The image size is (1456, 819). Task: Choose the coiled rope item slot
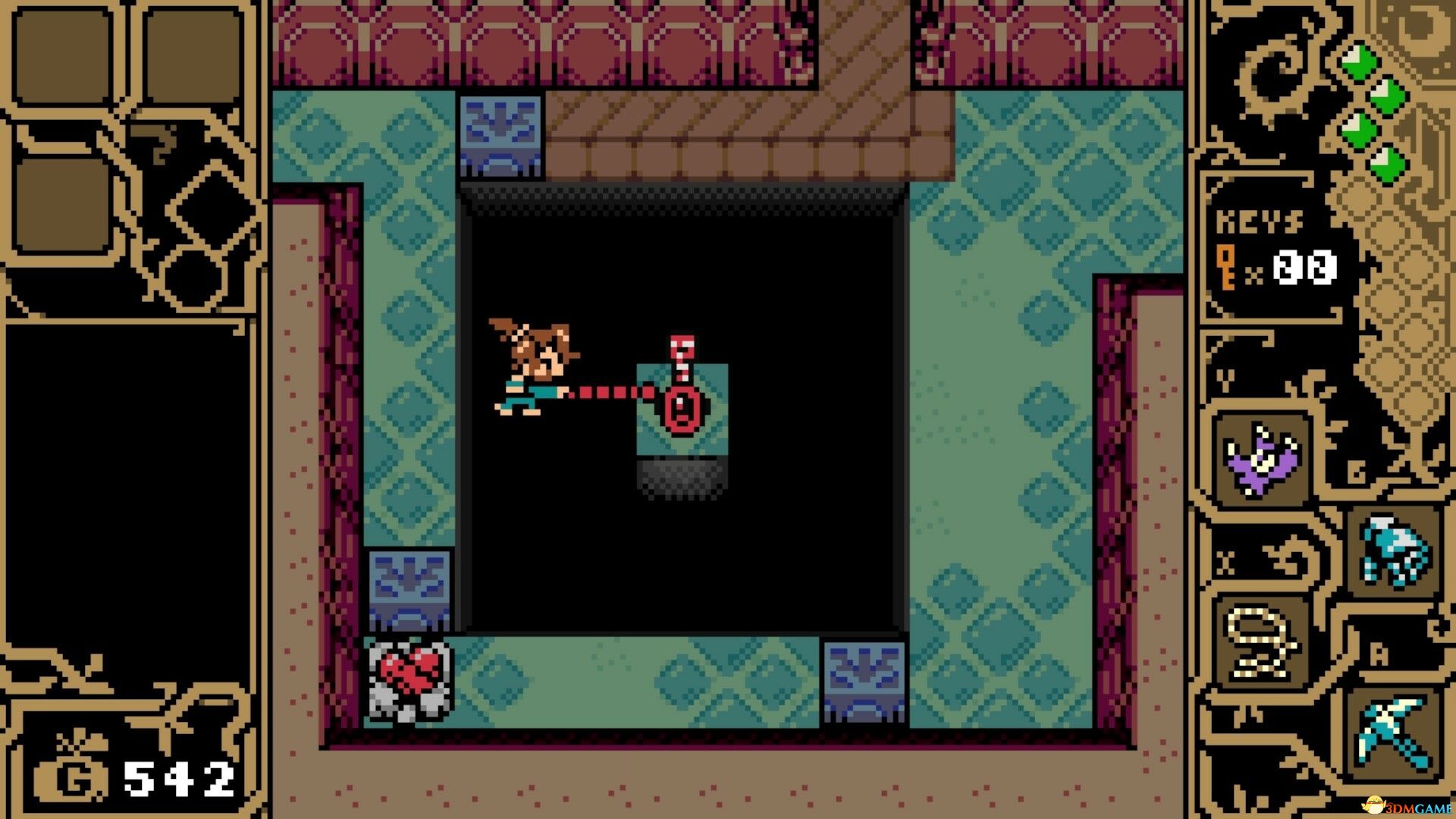tap(1261, 644)
